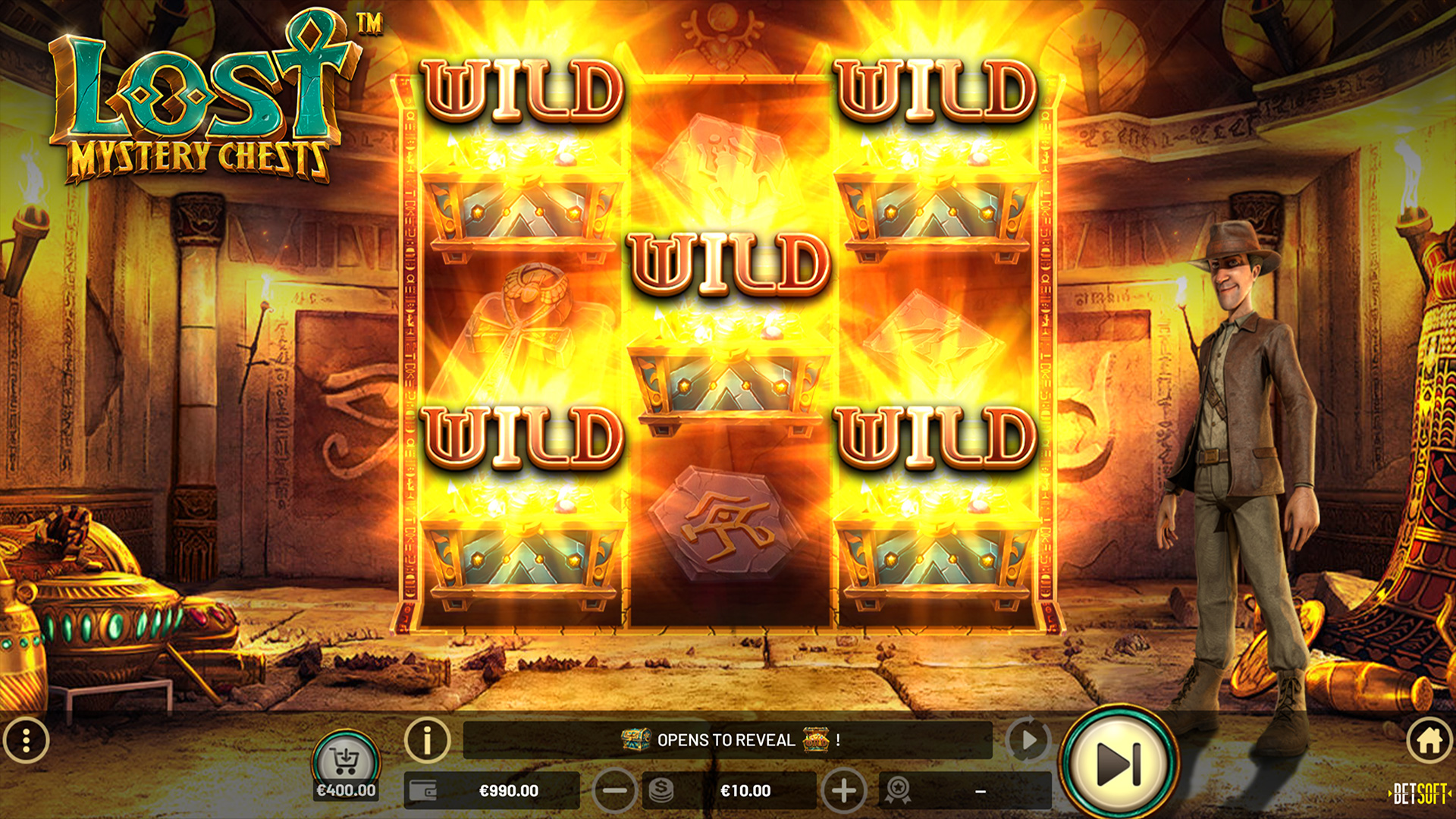Click the treasure chest icon in the message bar
1456x819 pixels.
tap(635, 741)
